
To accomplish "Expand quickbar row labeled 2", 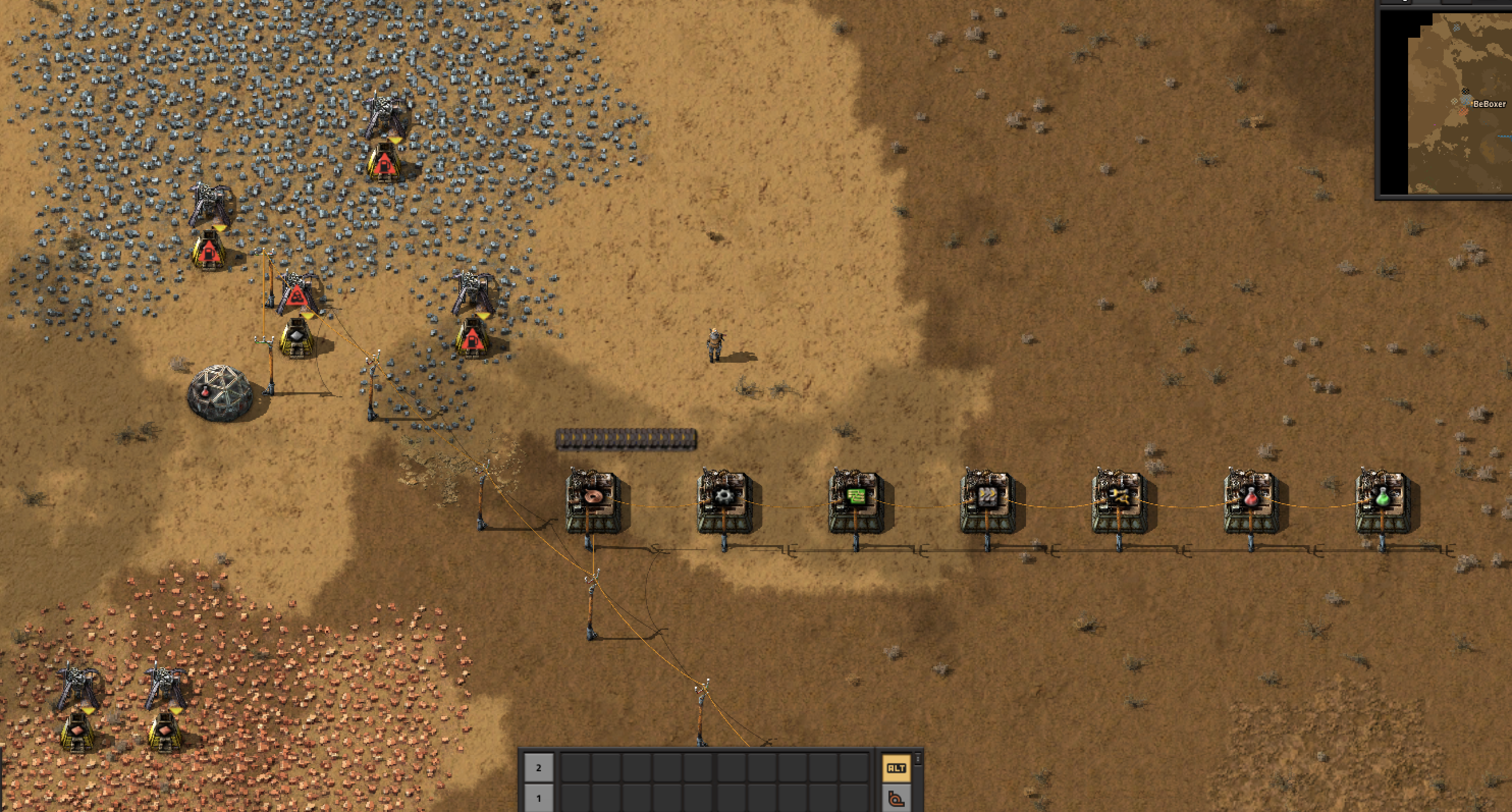I will click(x=539, y=767).
